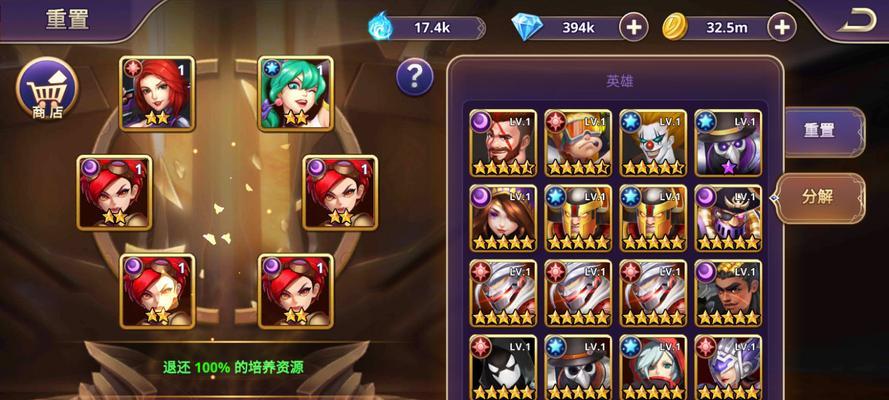
Task: Choose the purple armored knight hero
Action: pyautogui.click(x=727, y=366)
